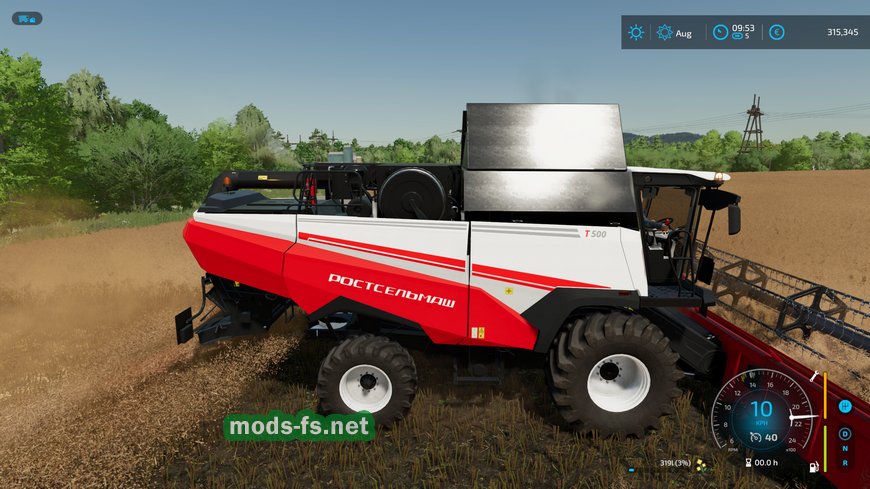Select the August season icon

click(665, 32)
